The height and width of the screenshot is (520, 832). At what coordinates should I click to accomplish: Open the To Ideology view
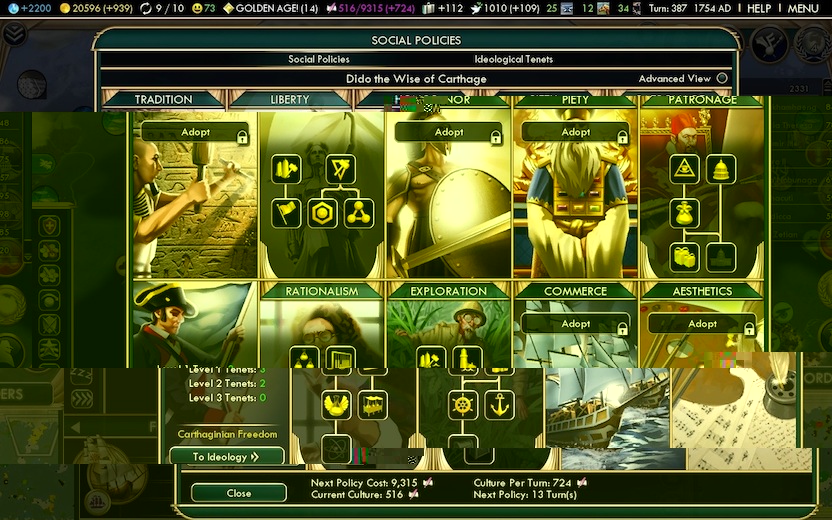(226, 457)
